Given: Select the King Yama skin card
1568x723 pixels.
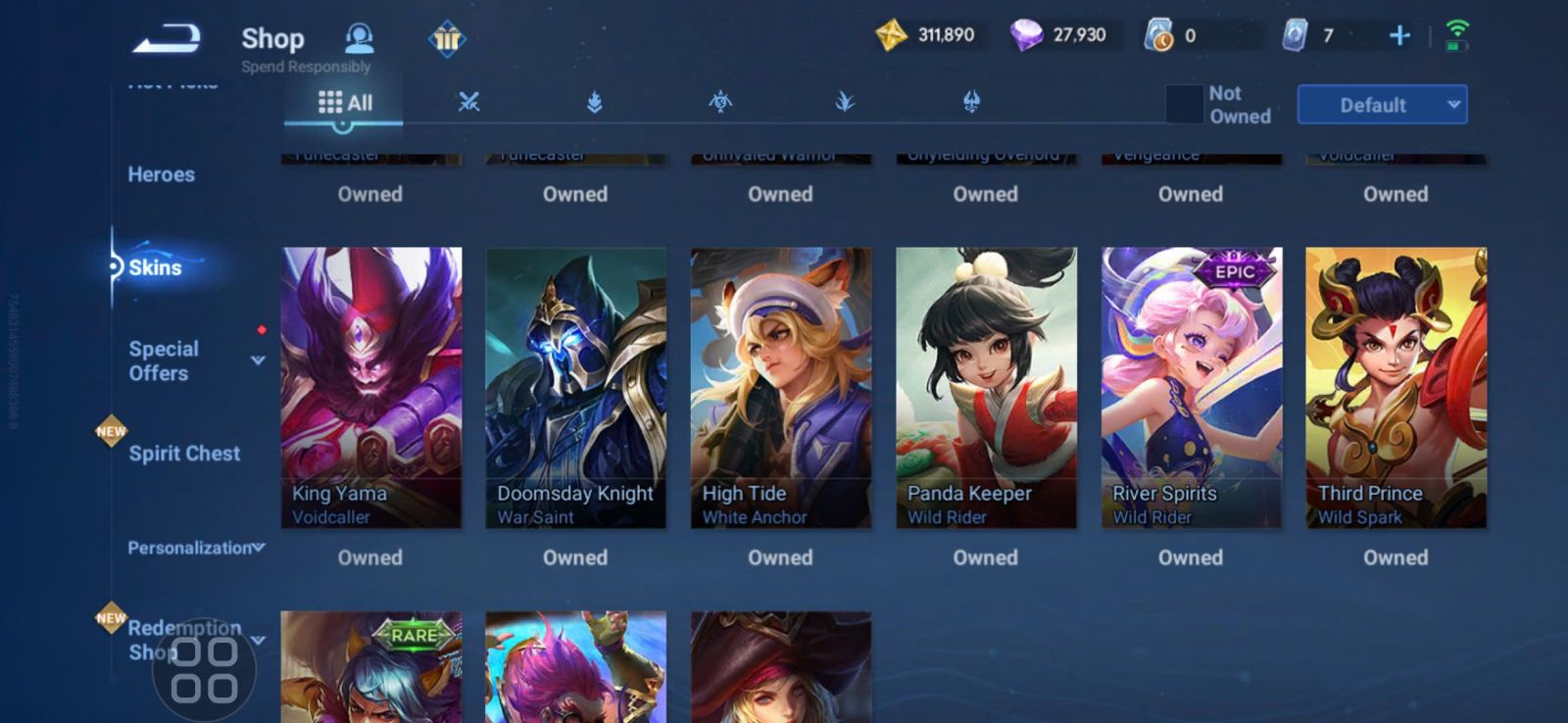Looking at the screenshot, I should pyautogui.click(x=371, y=387).
